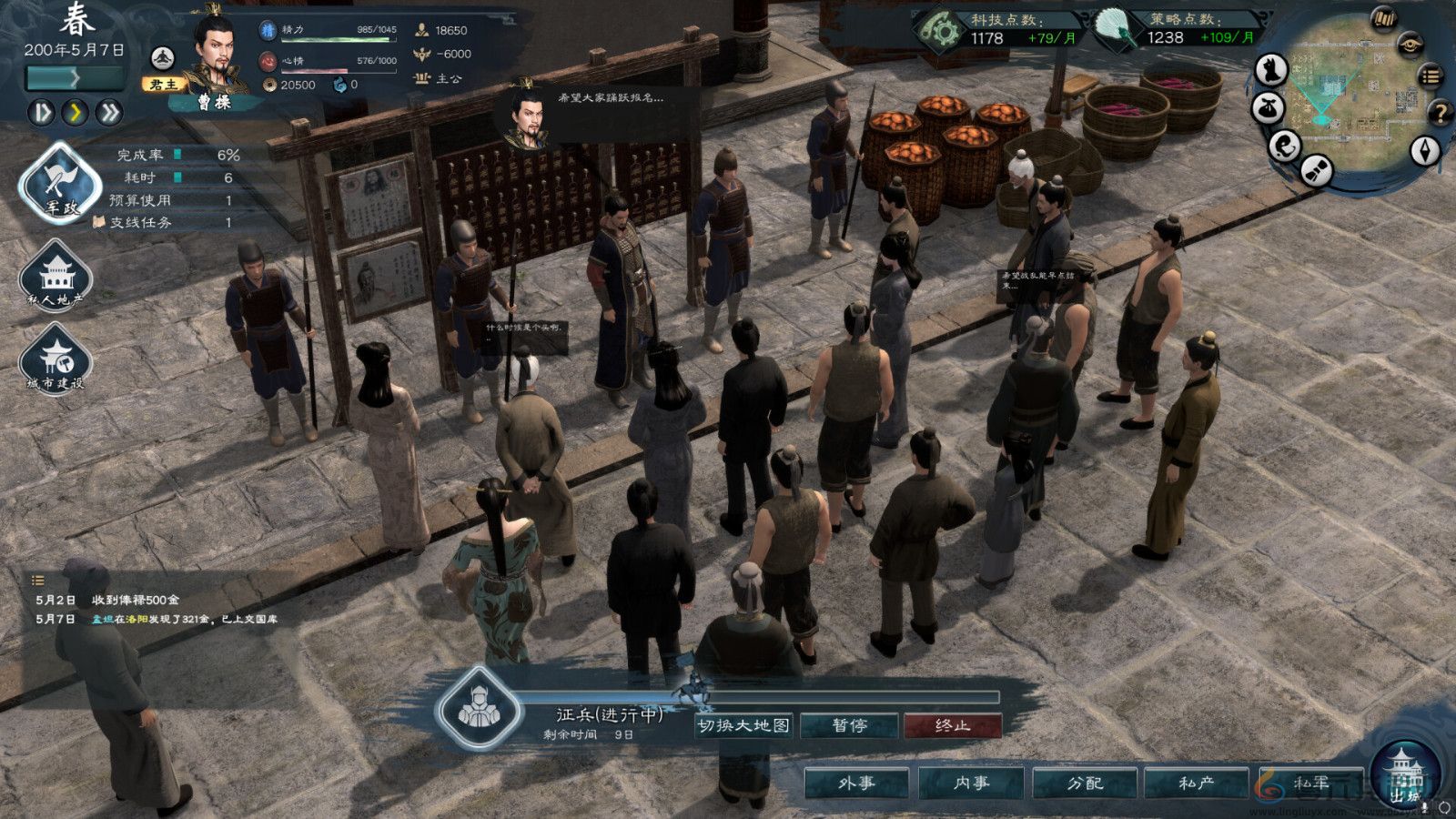Toggle the eye icon near the minimap

point(1410,43)
